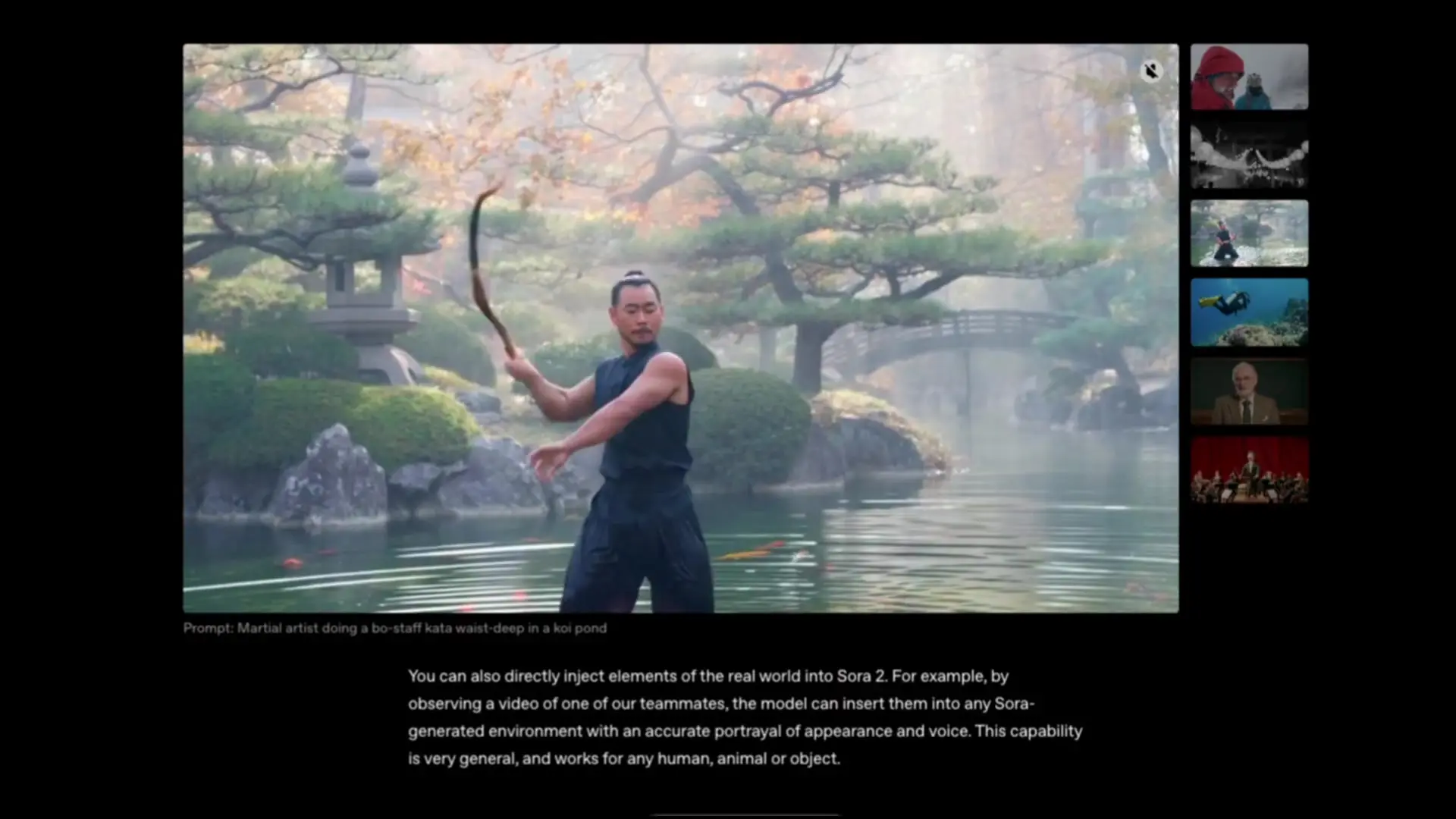This screenshot has width=1456, height=819.
Task: Click the main video player area
Action: point(680,326)
